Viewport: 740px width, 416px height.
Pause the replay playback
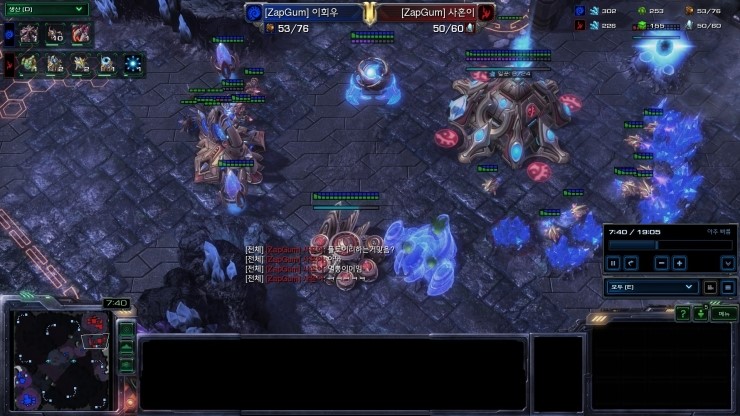click(x=613, y=263)
